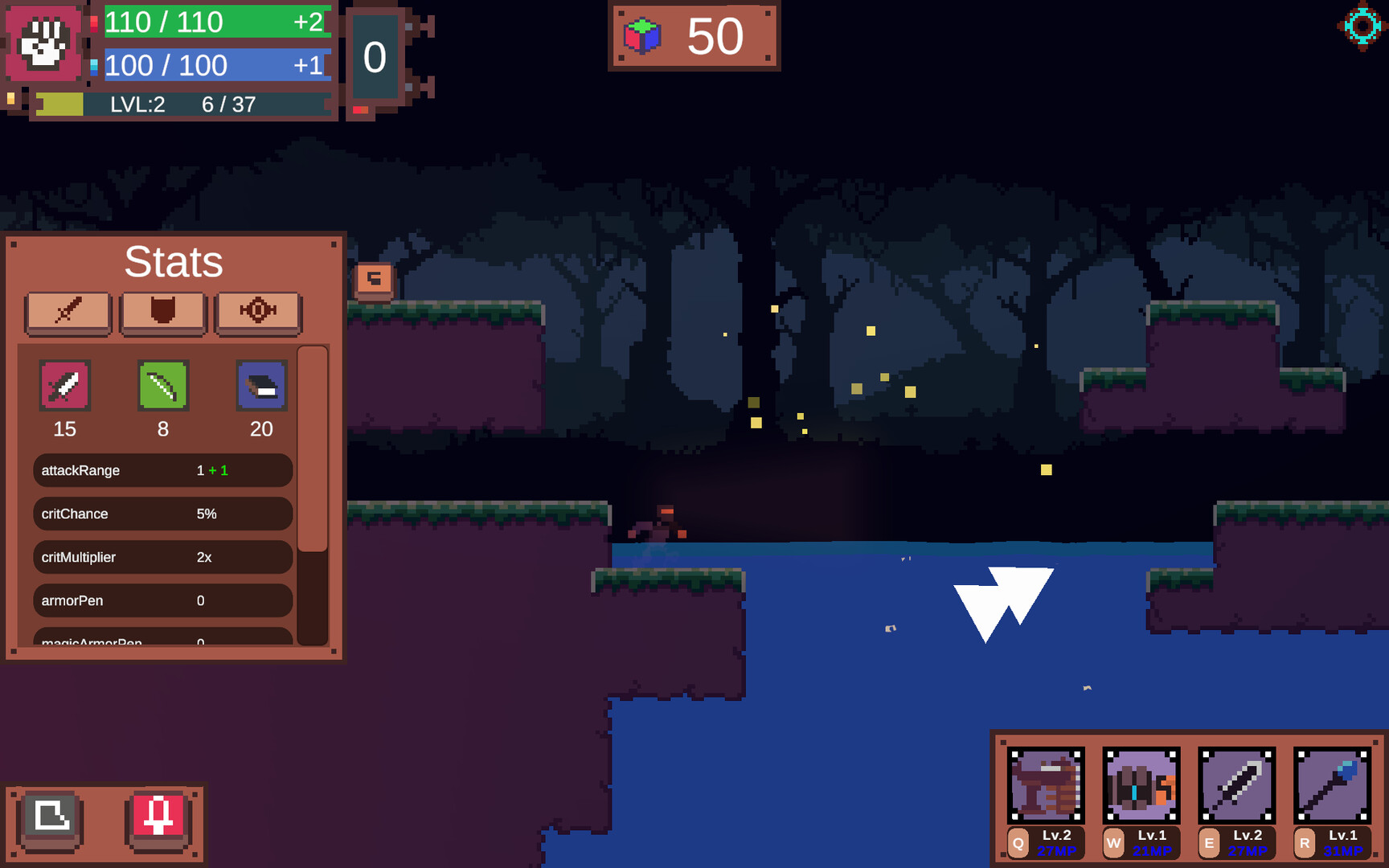The image size is (1389, 868).
Task: Click the attackRange stat row
Action: 162,470
